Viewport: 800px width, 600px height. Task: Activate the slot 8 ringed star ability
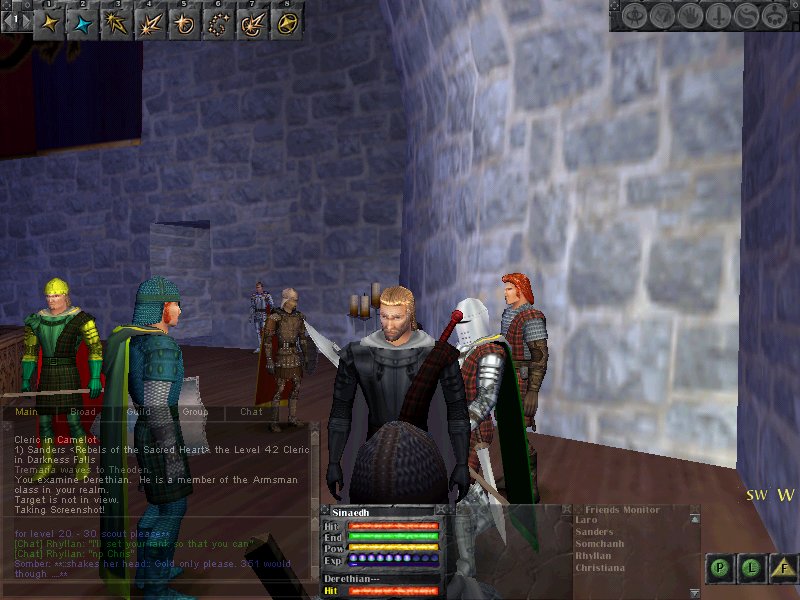click(286, 23)
